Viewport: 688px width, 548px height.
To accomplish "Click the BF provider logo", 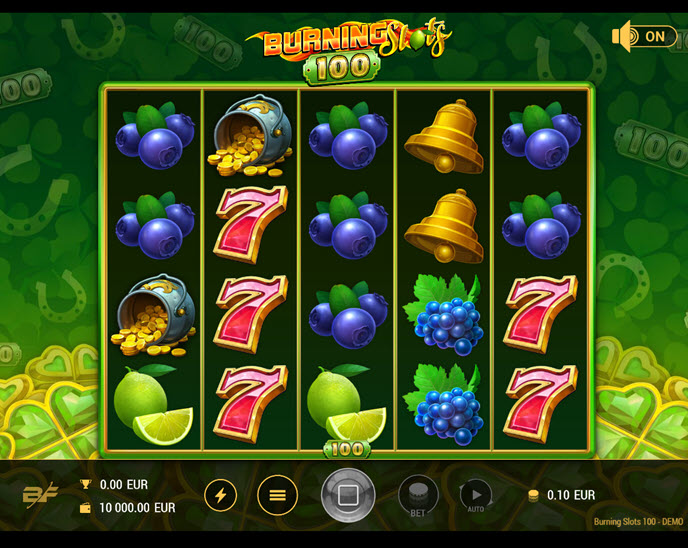I will point(40,495).
